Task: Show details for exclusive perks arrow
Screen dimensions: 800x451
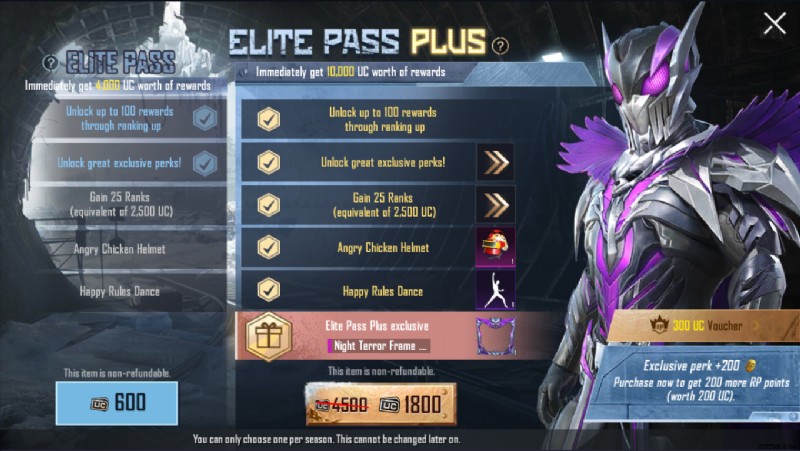Action: [495, 162]
